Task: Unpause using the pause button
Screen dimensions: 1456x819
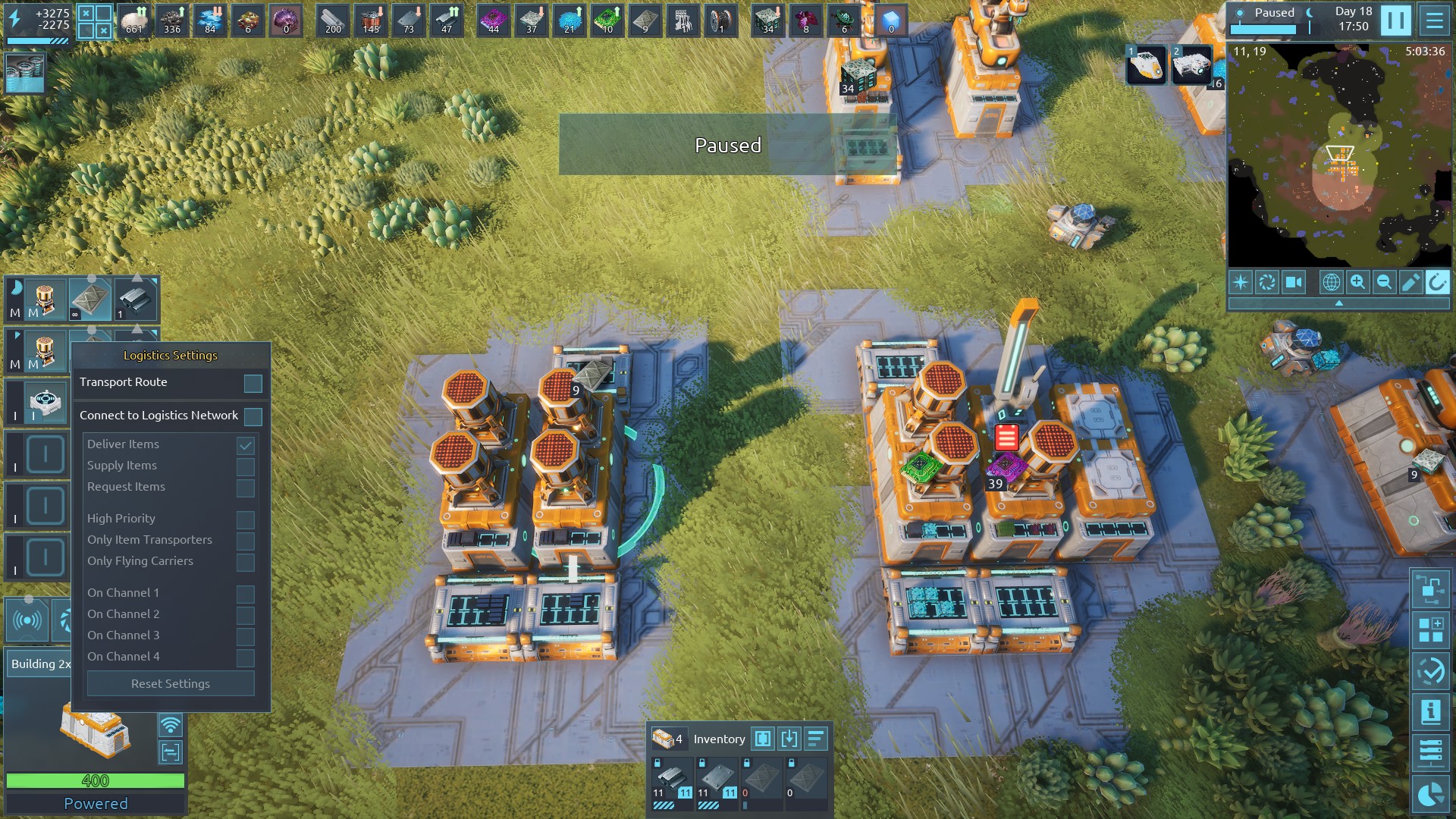Action: (1395, 20)
